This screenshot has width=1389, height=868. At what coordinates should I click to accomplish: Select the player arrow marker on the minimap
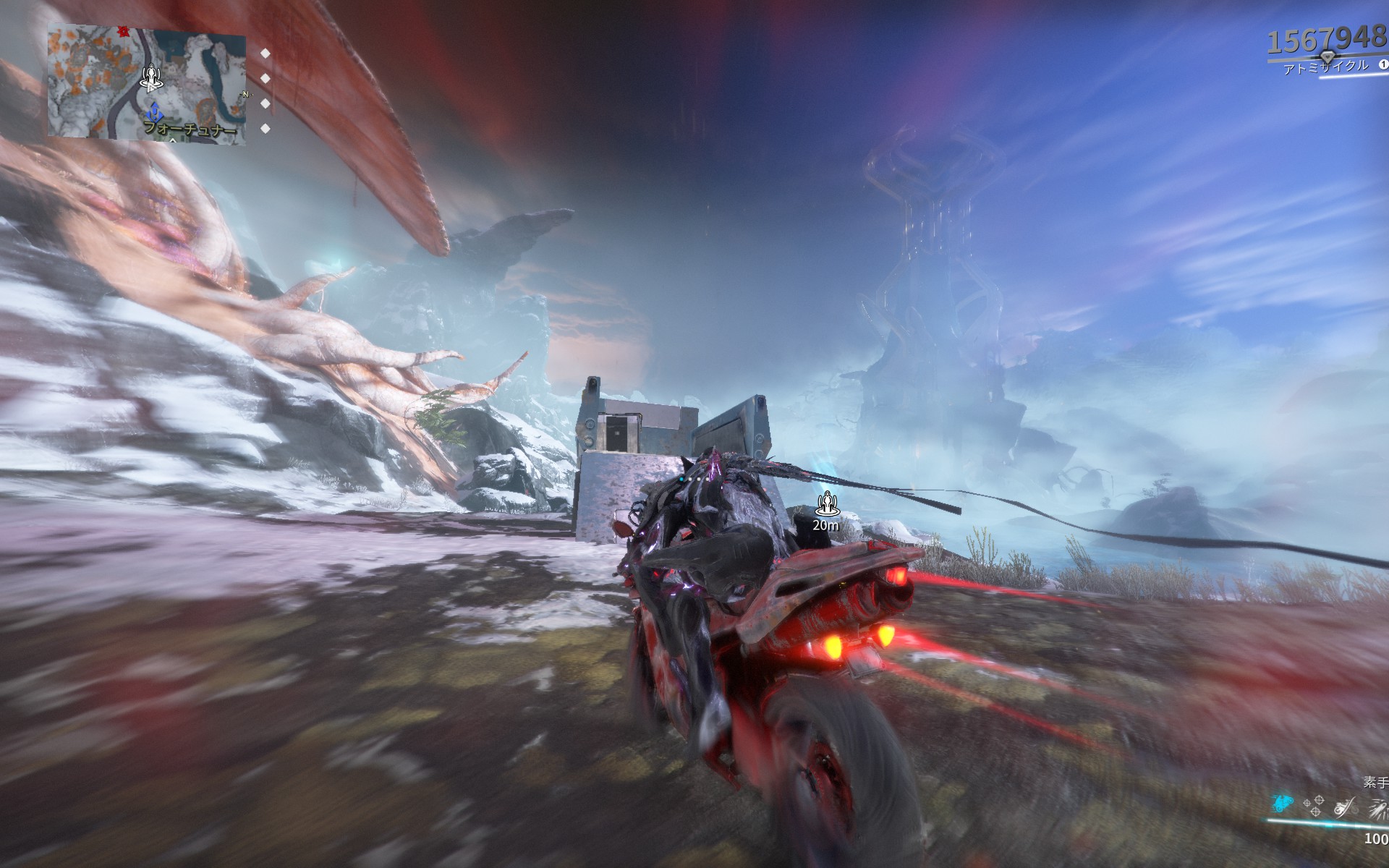(x=151, y=78)
